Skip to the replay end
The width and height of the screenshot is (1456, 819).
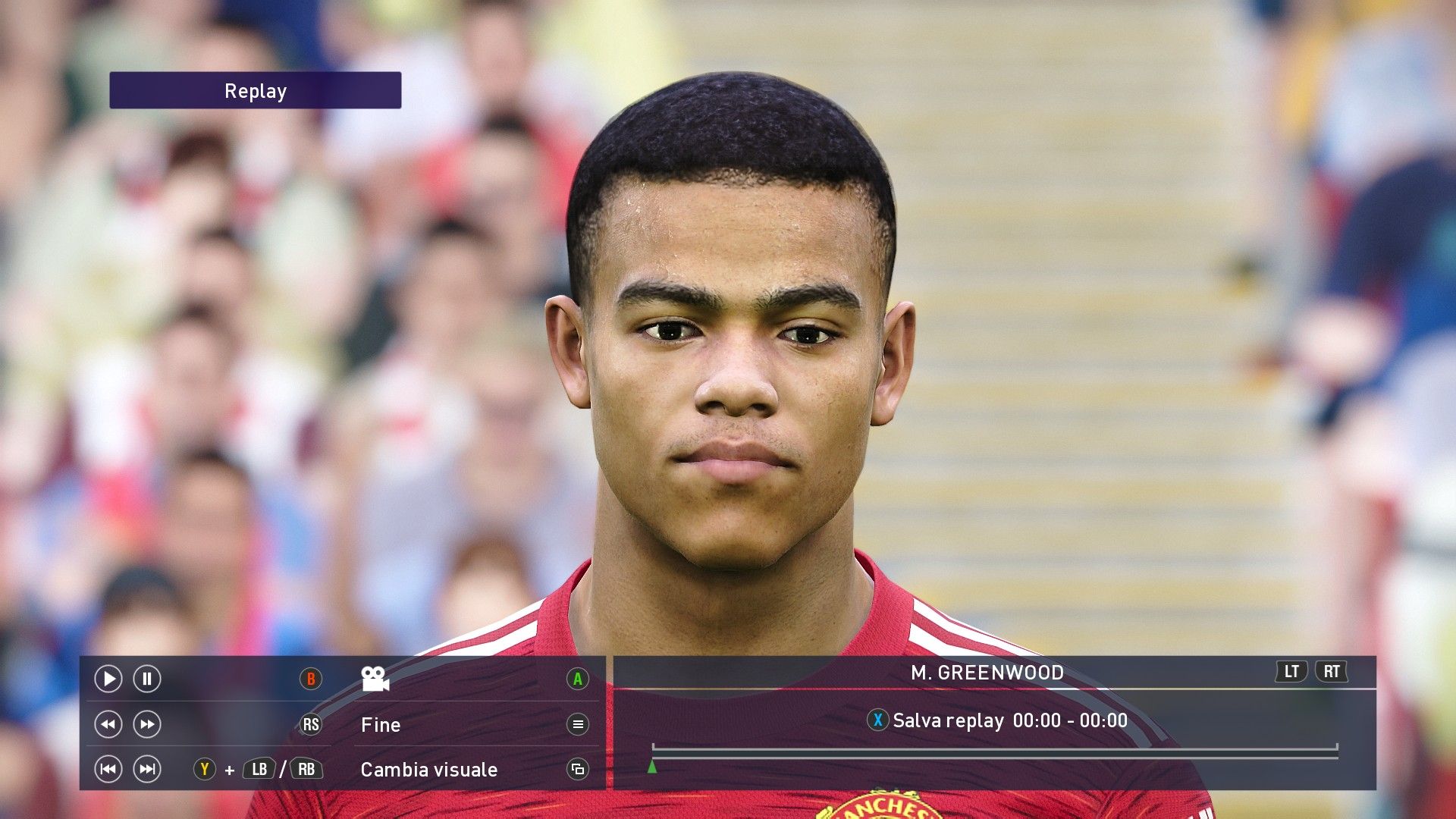(147, 770)
